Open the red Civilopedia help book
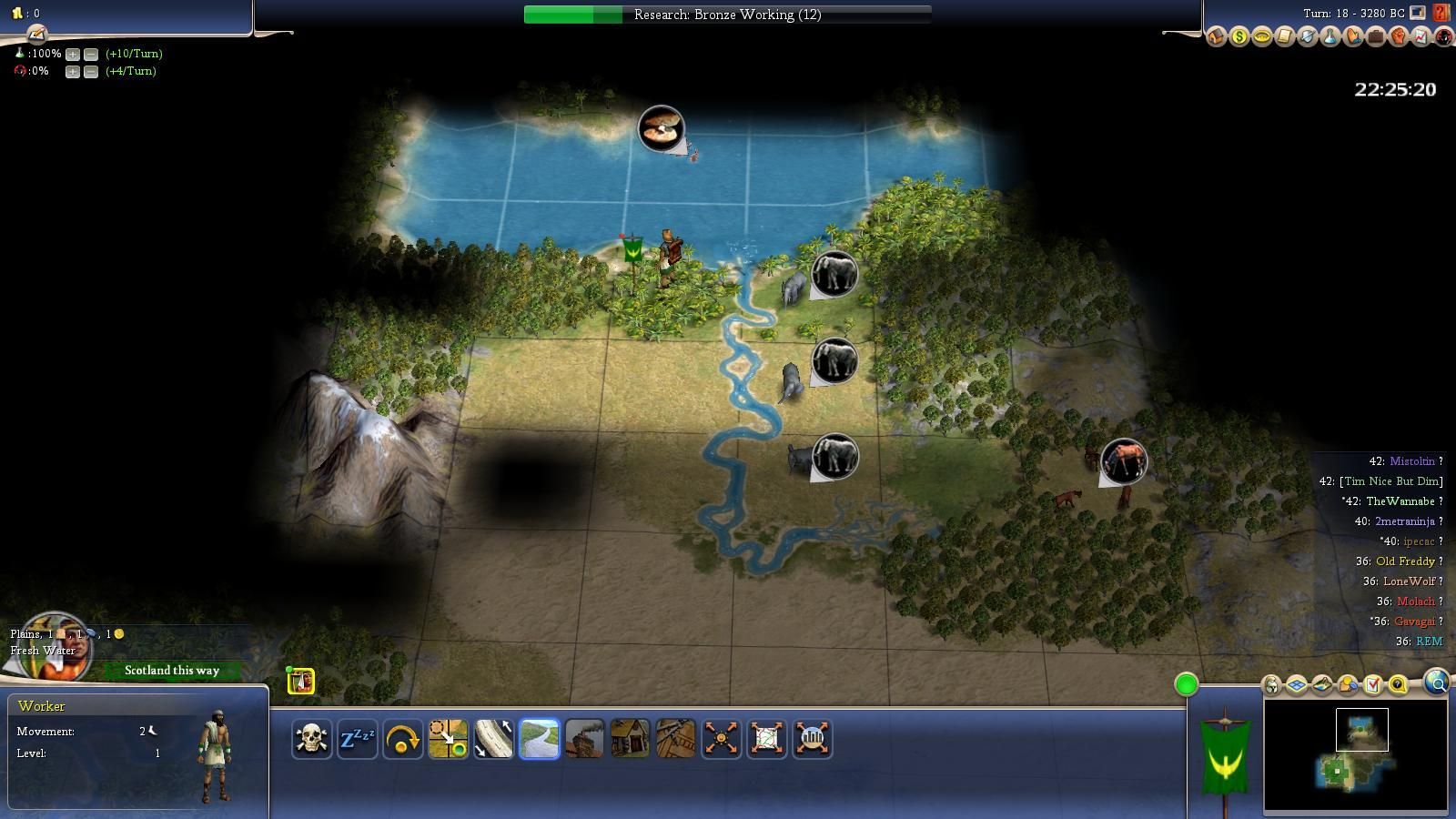The height and width of the screenshot is (819, 1456). point(1442,13)
